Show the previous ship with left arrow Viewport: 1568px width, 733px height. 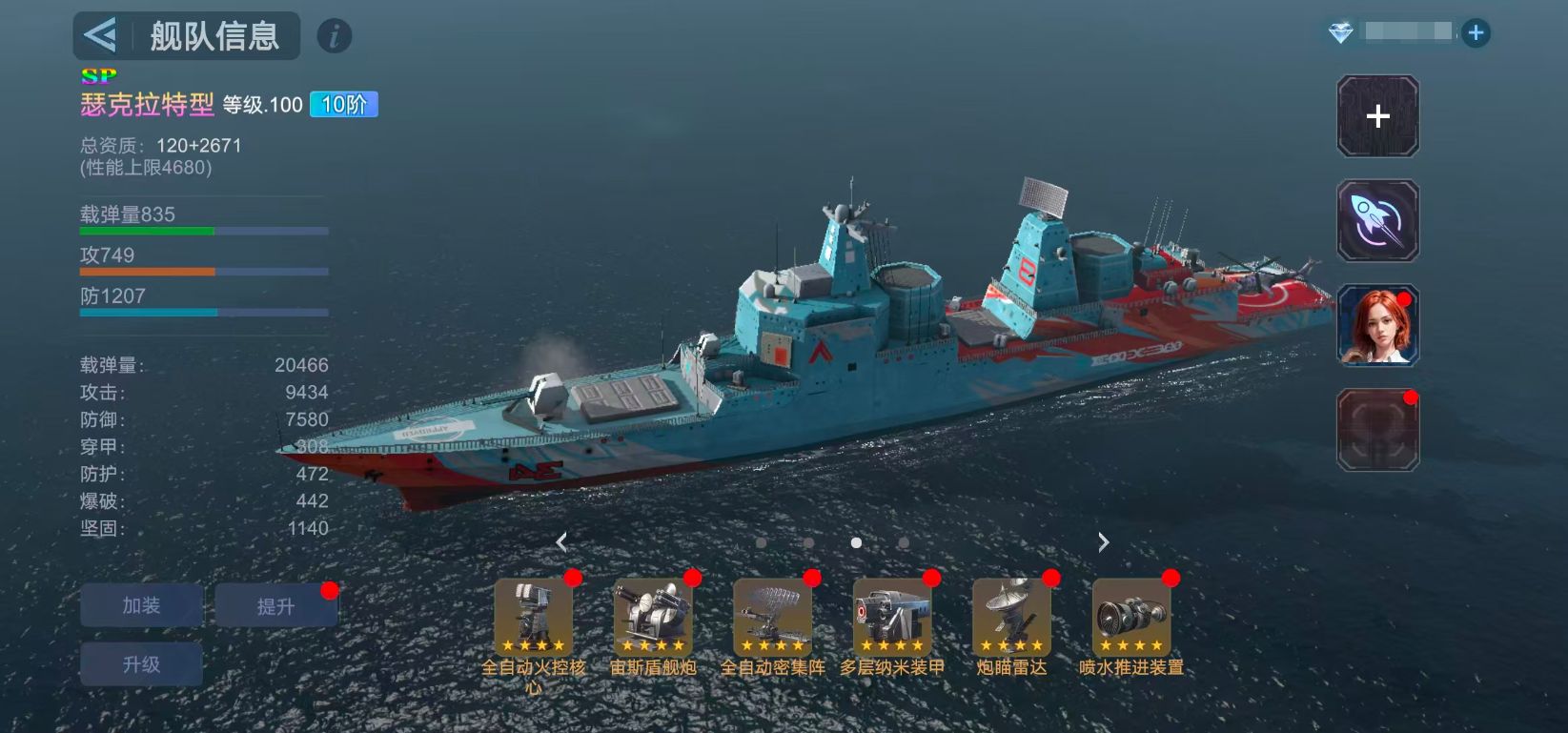click(x=561, y=542)
